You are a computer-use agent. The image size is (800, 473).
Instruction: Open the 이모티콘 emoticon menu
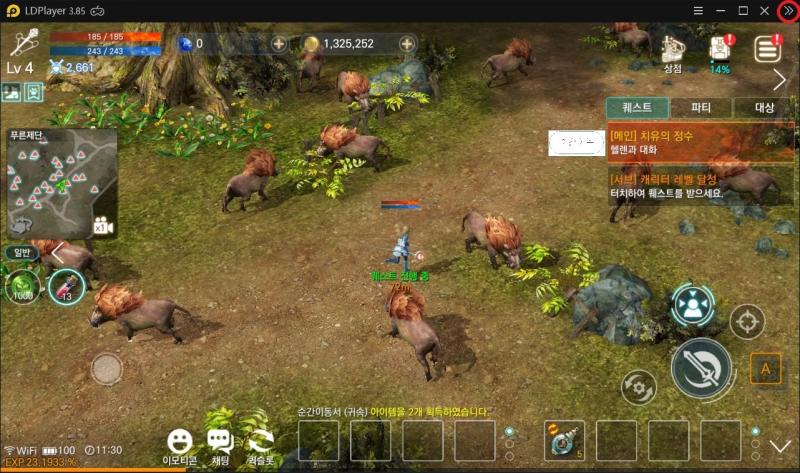coord(180,444)
